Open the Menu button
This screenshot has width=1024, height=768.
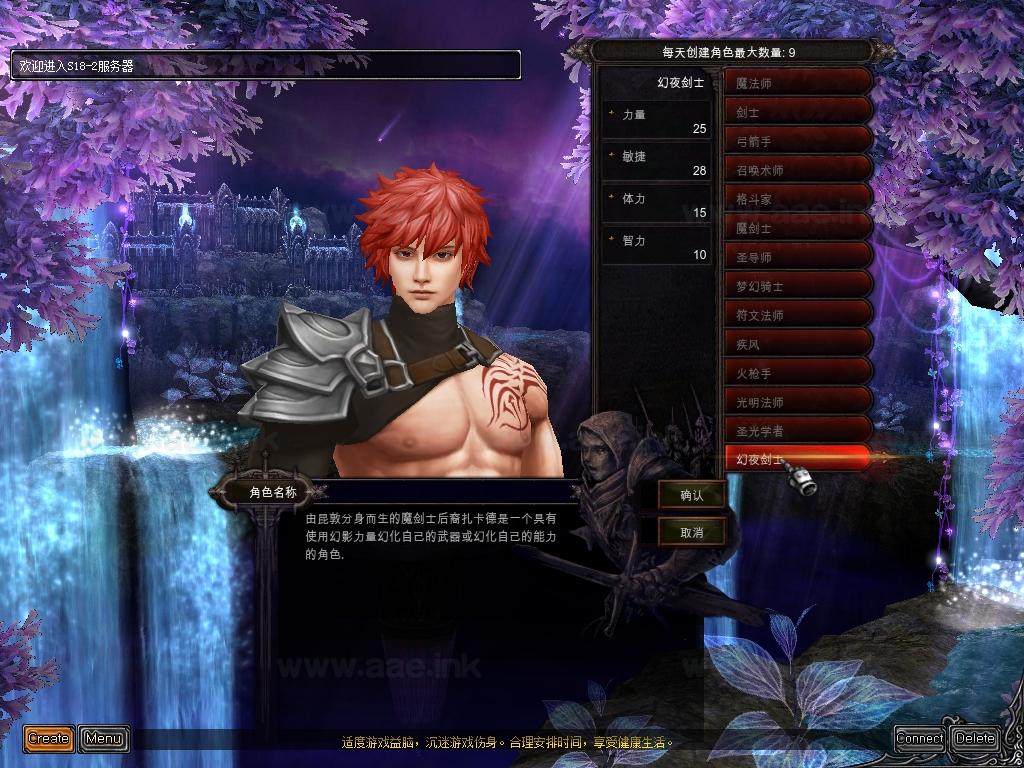[104, 739]
